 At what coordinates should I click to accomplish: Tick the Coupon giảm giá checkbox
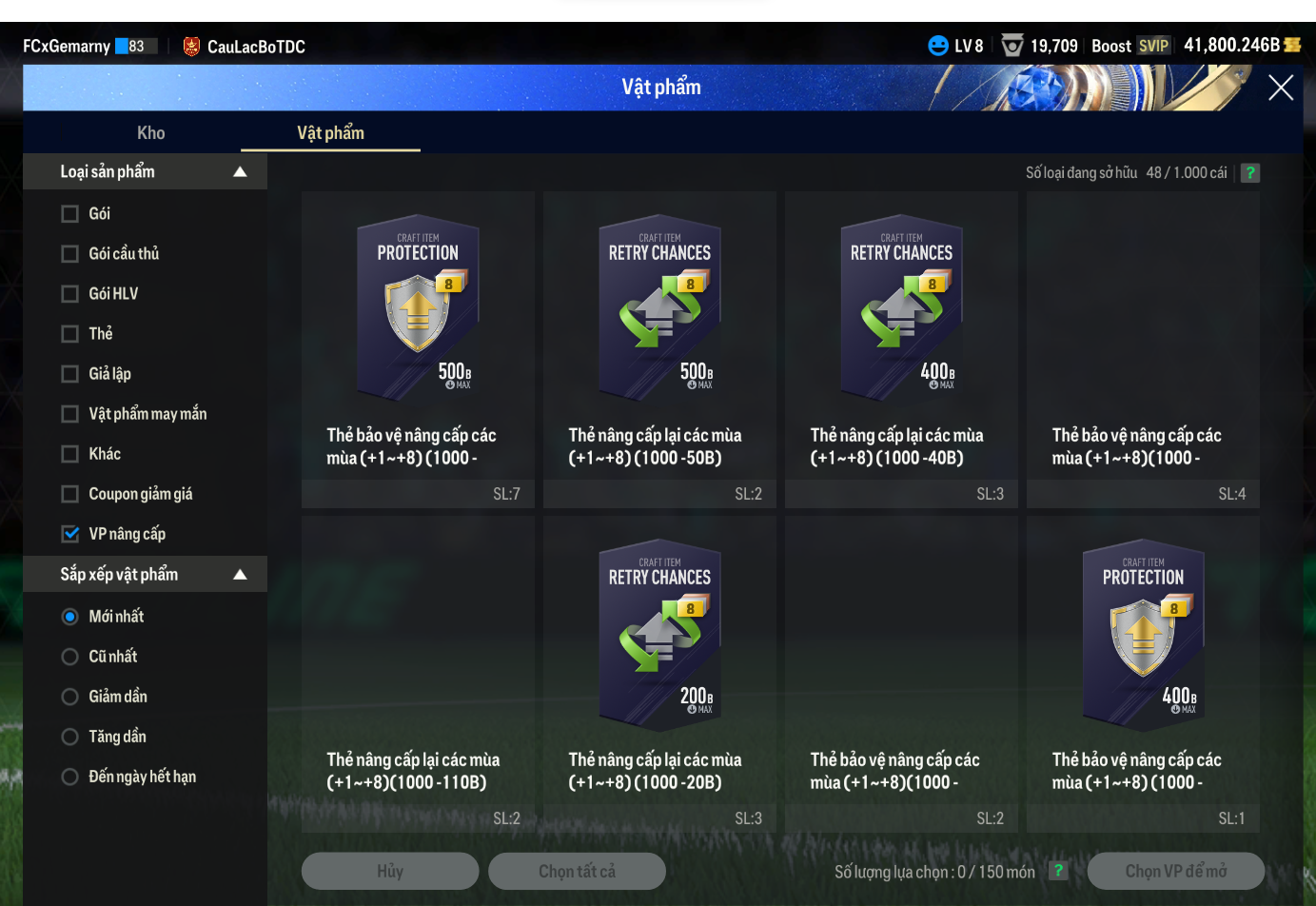(x=69, y=494)
